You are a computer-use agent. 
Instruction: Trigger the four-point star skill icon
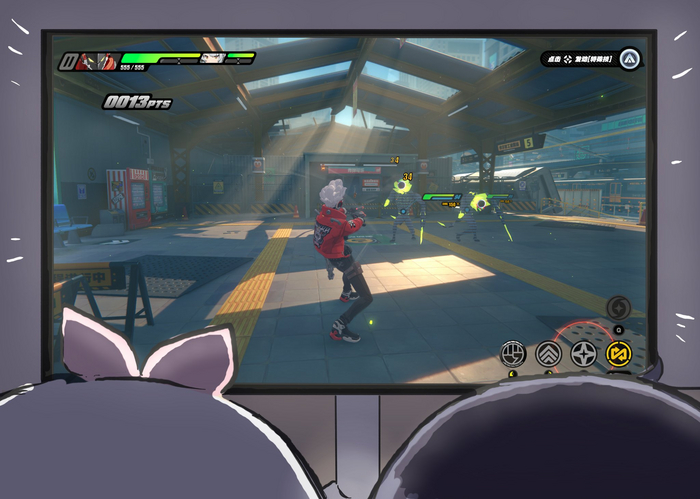pos(584,352)
